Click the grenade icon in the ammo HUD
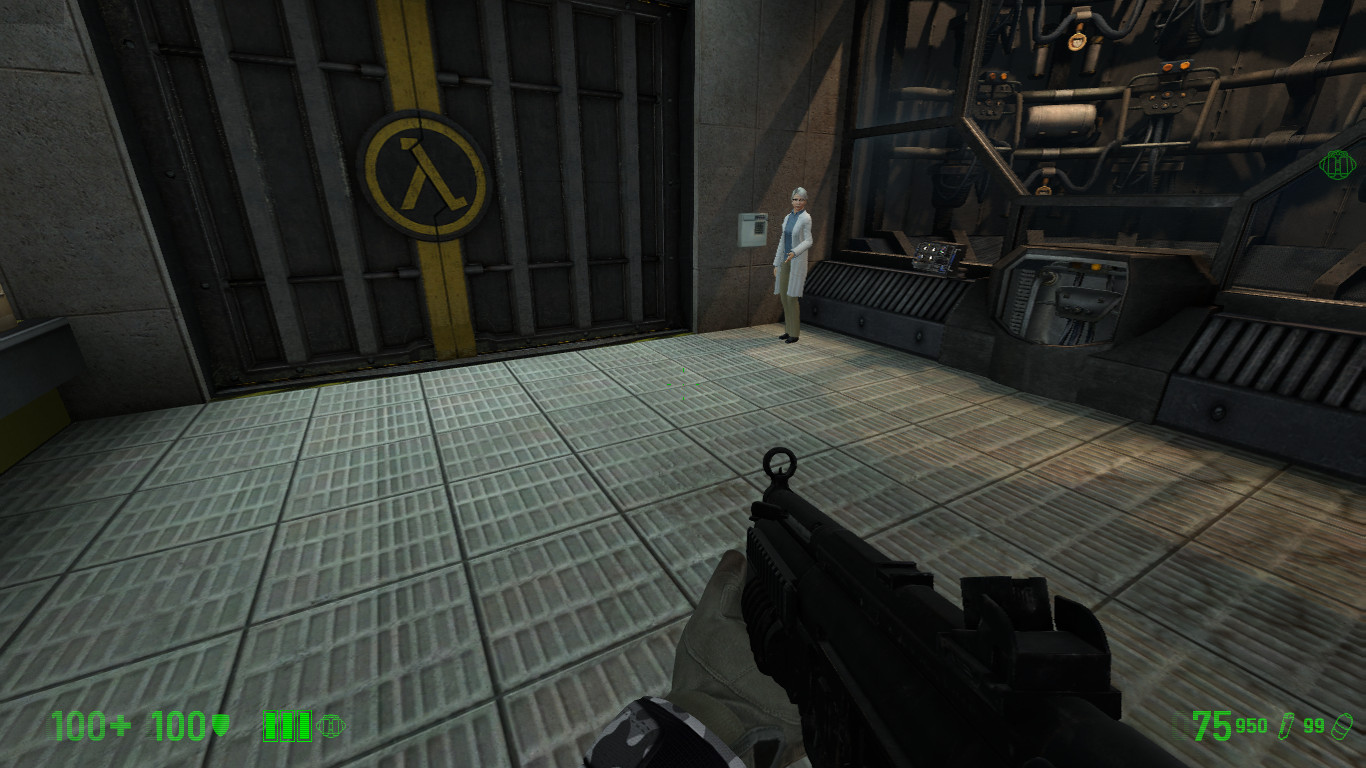1366x768 pixels. (x=1341, y=725)
